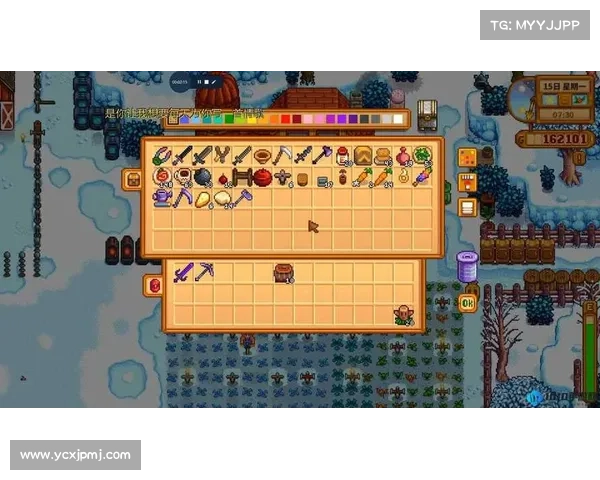Click the add to existing stacks button

(x=467, y=182)
